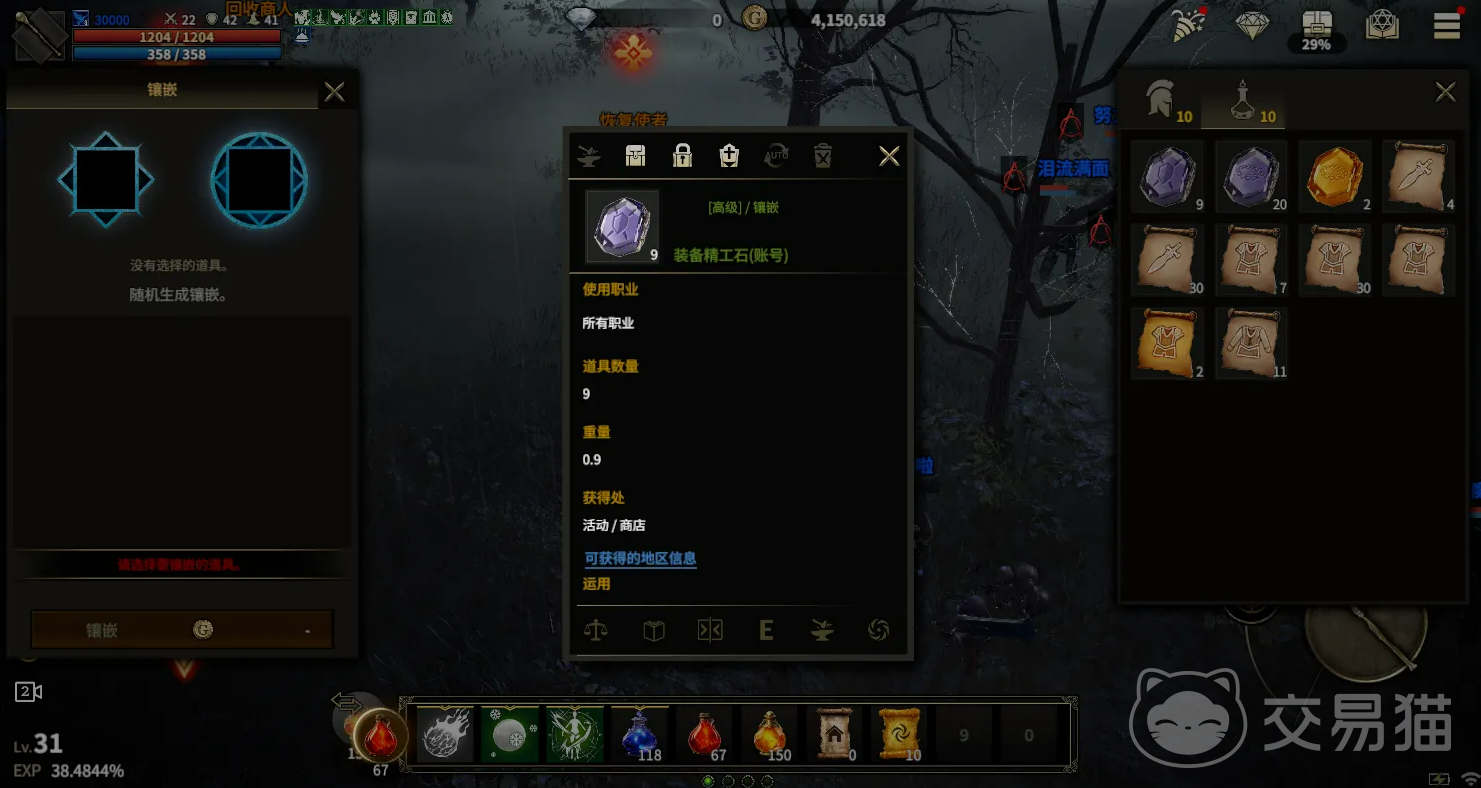This screenshot has width=1481, height=788.
Task: Close the 镶嵌 inlay panel
Action: [x=334, y=93]
